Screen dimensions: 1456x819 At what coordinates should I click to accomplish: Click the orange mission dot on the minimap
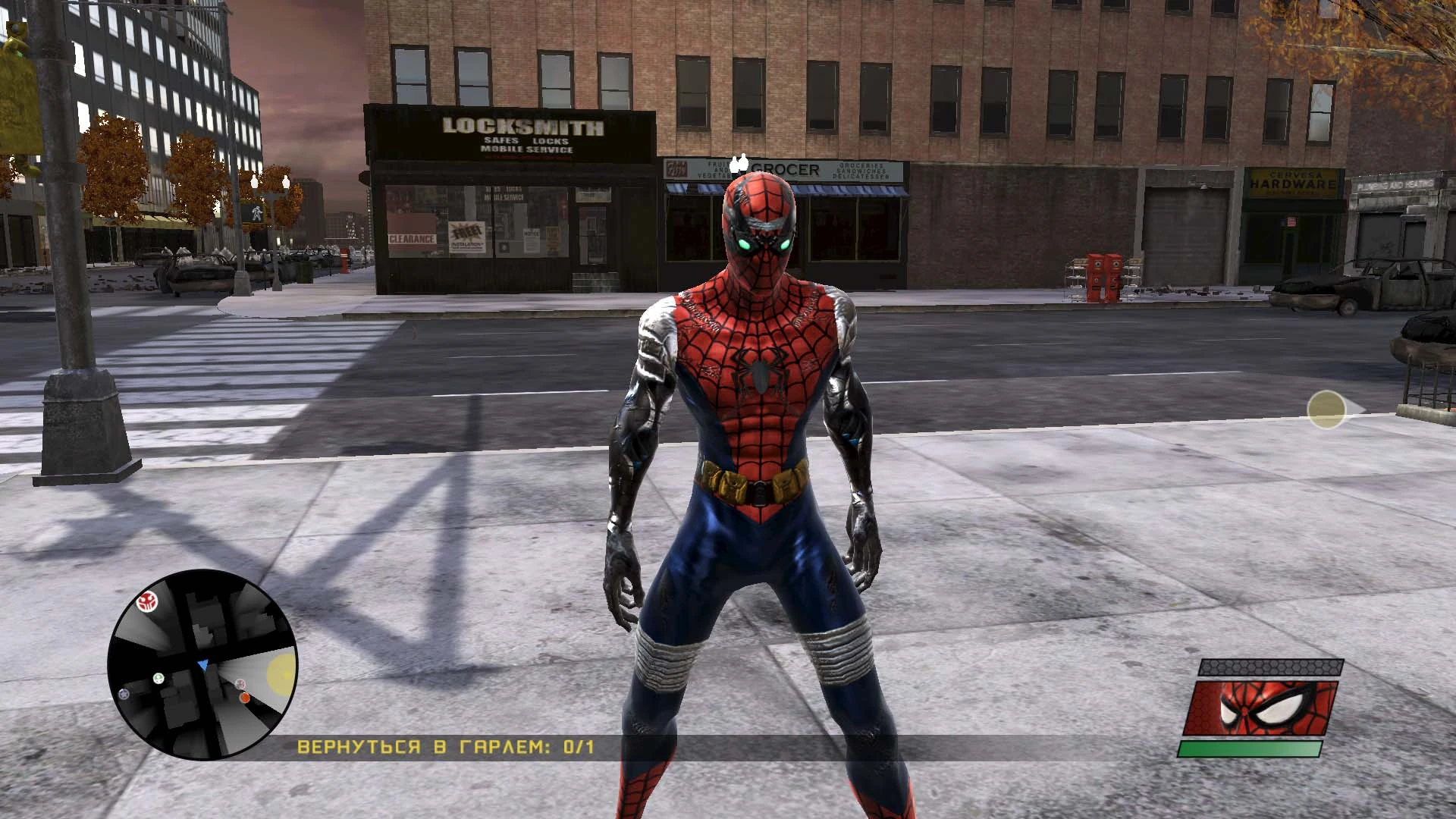pos(244,698)
